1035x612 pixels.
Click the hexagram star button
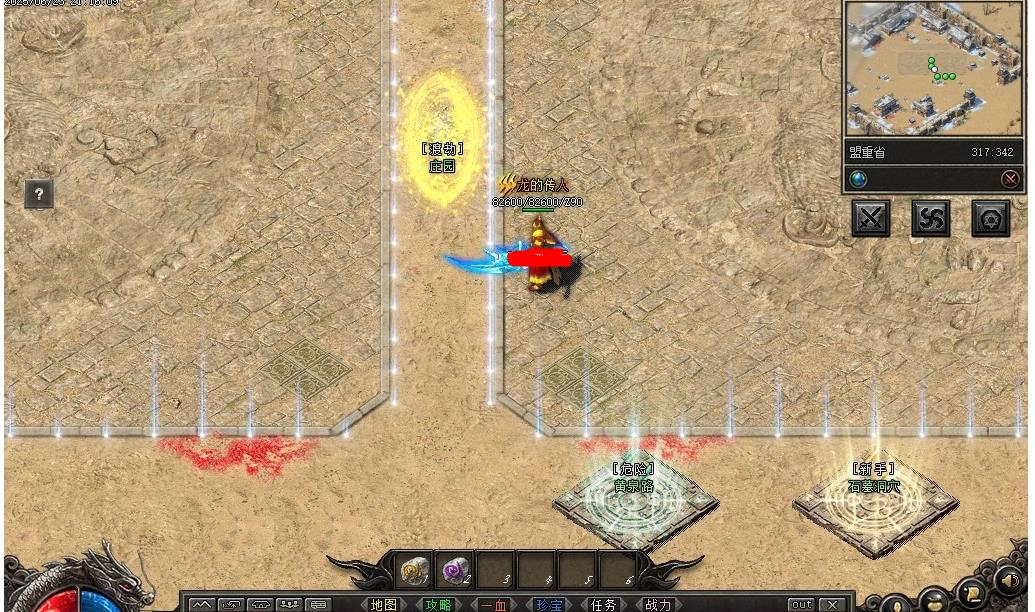point(990,218)
